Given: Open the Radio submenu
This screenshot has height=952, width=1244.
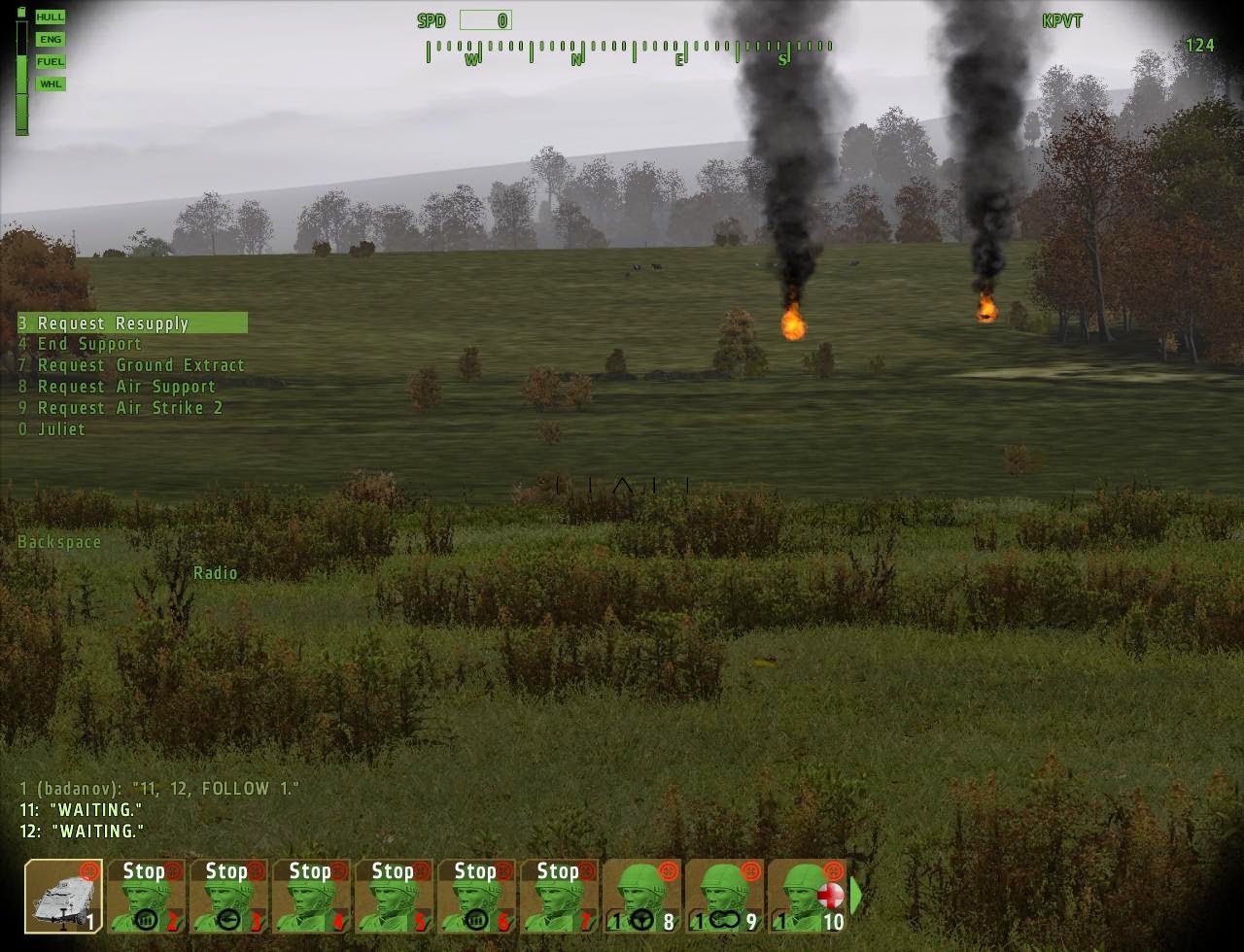Looking at the screenshot, I should click(217, 573).
